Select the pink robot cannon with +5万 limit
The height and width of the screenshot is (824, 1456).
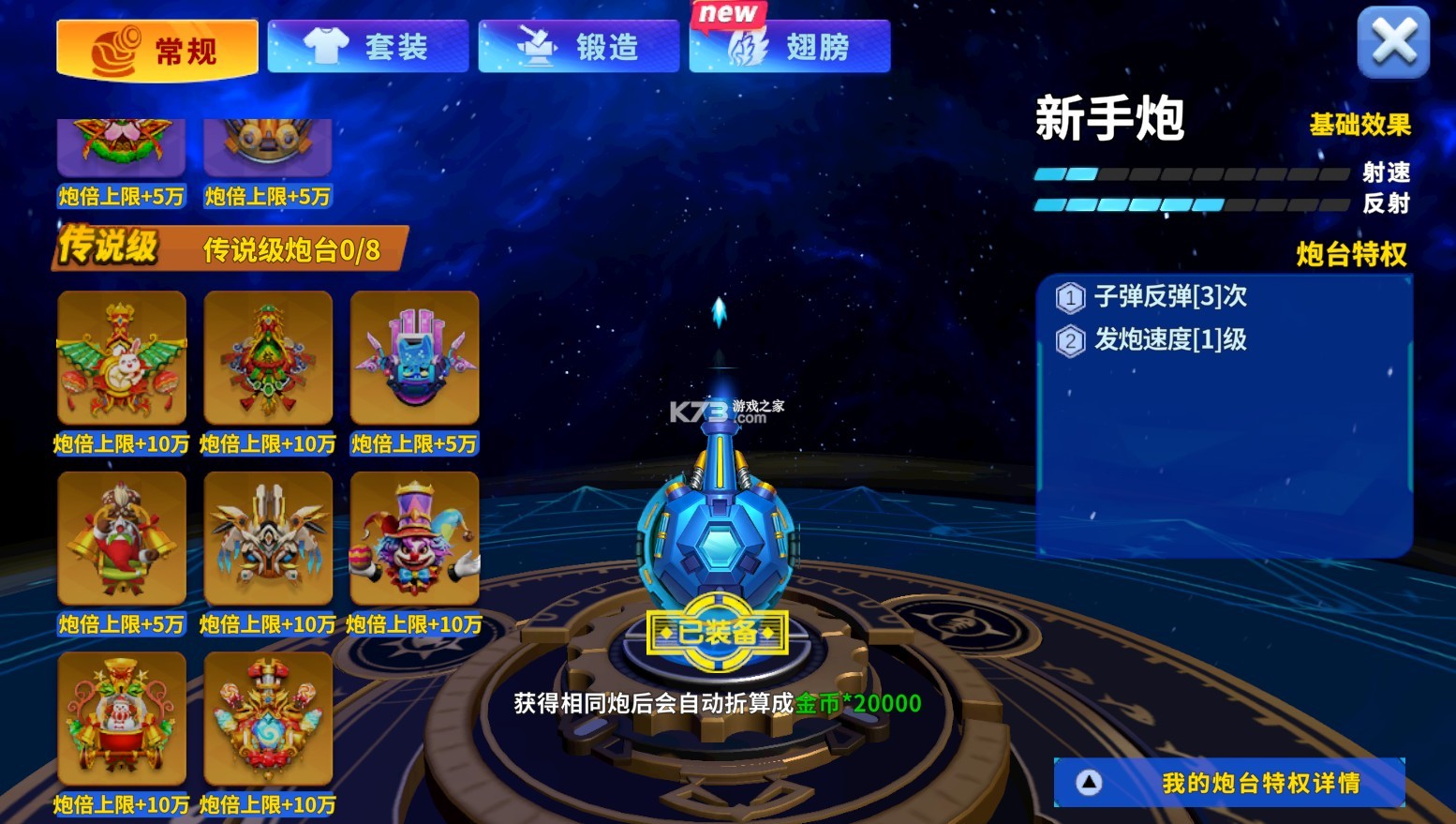click(414, 356)
